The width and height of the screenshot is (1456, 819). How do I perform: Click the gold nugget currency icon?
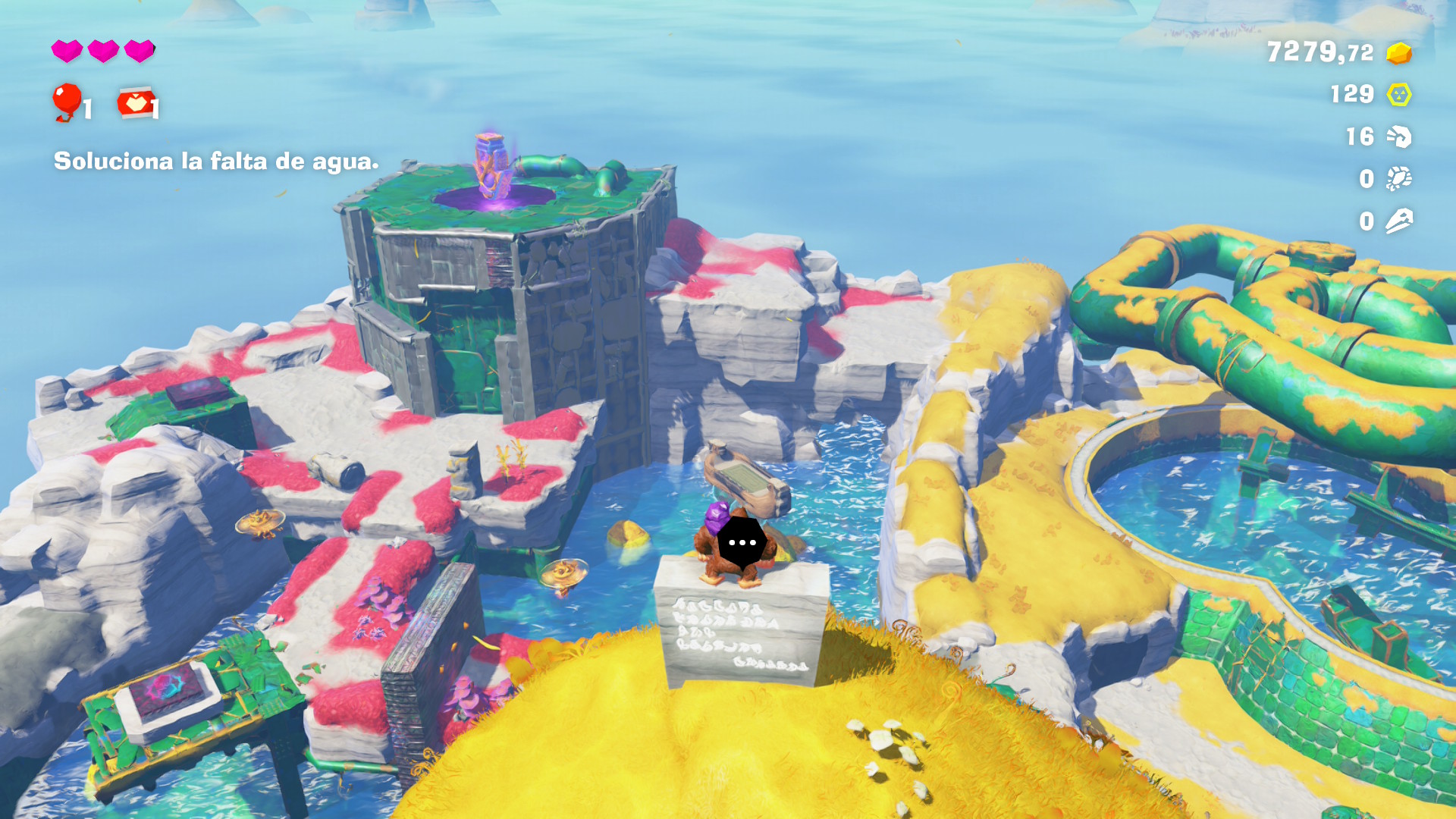pos(1398,53)
